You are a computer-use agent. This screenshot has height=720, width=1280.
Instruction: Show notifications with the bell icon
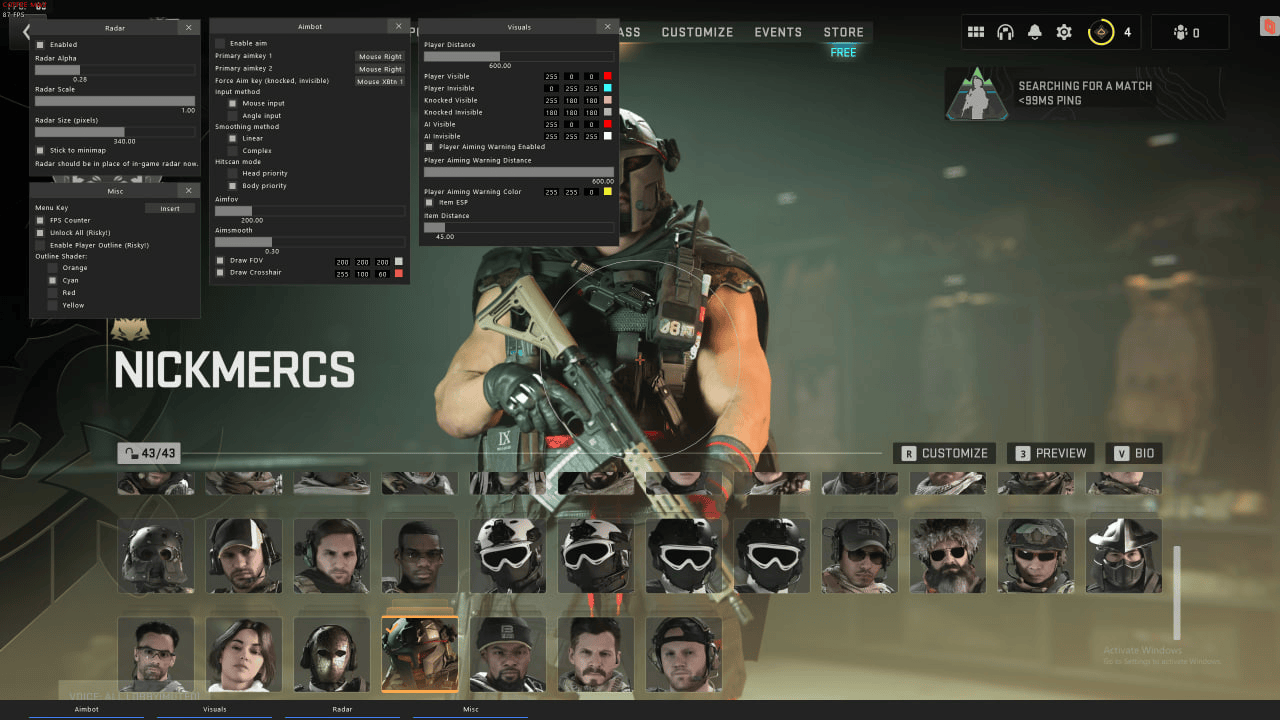point(1034,33)
